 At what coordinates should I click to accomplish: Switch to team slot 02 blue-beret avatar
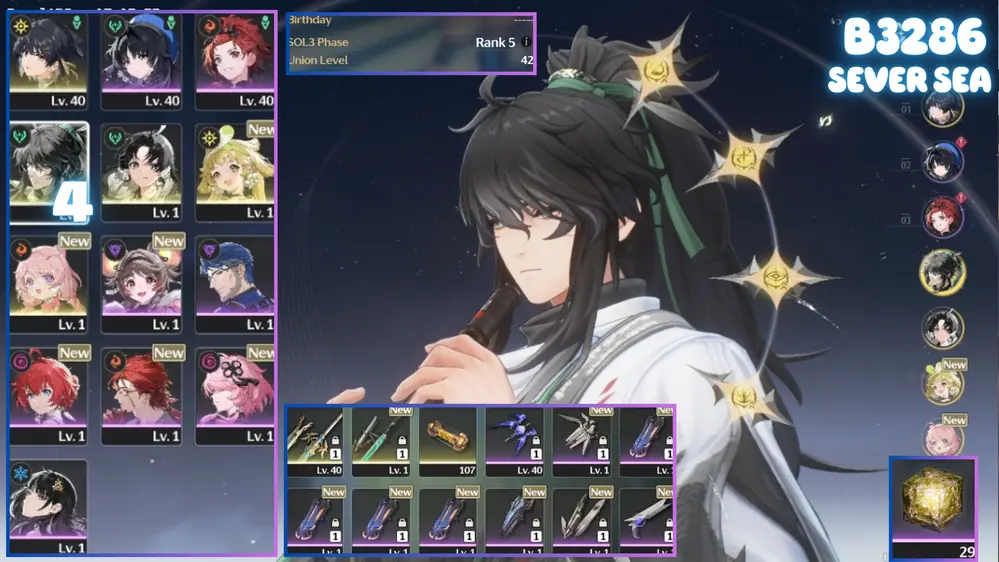click(942, 163)
